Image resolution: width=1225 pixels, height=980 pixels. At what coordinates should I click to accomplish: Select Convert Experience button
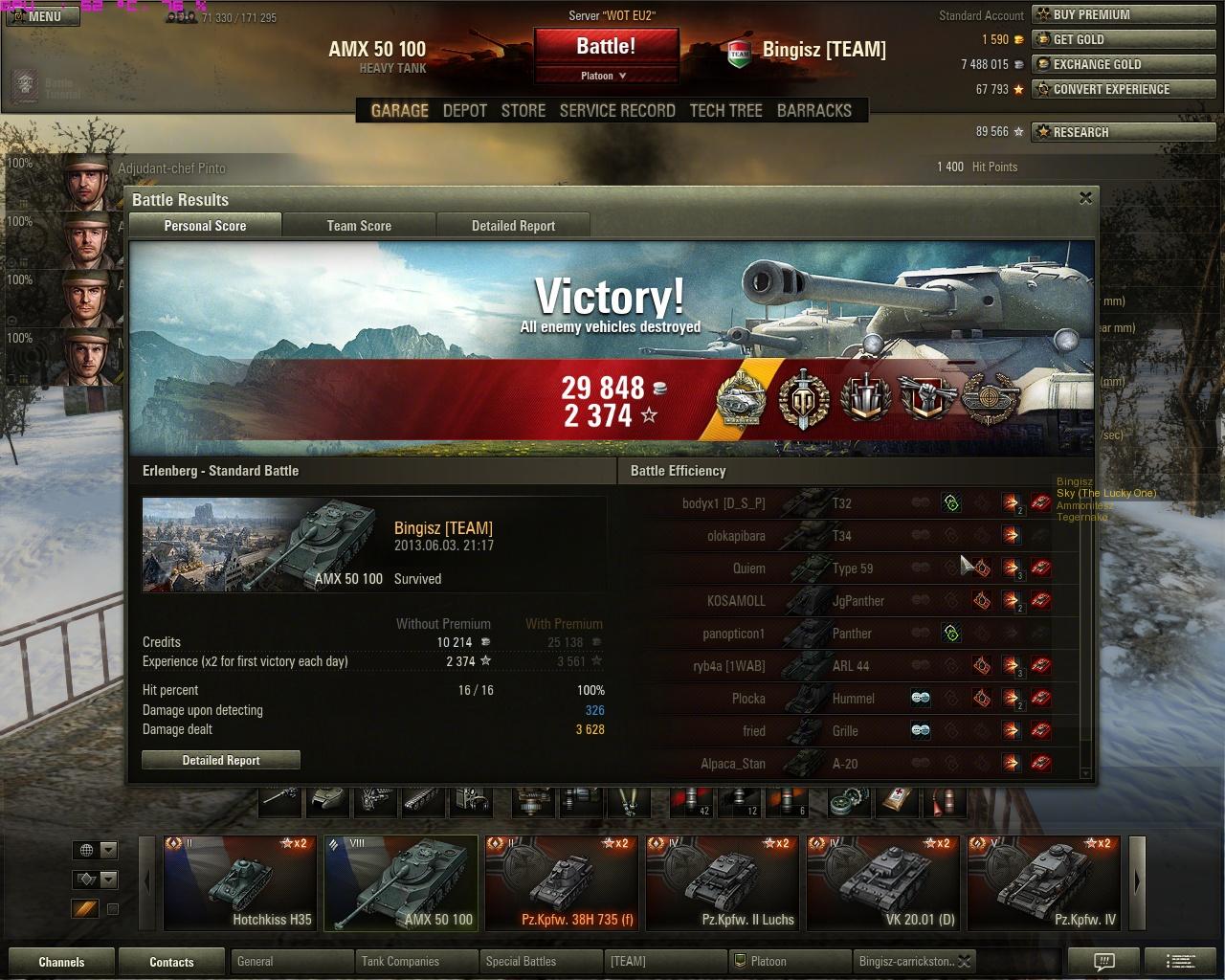(x=1125, y=89)
